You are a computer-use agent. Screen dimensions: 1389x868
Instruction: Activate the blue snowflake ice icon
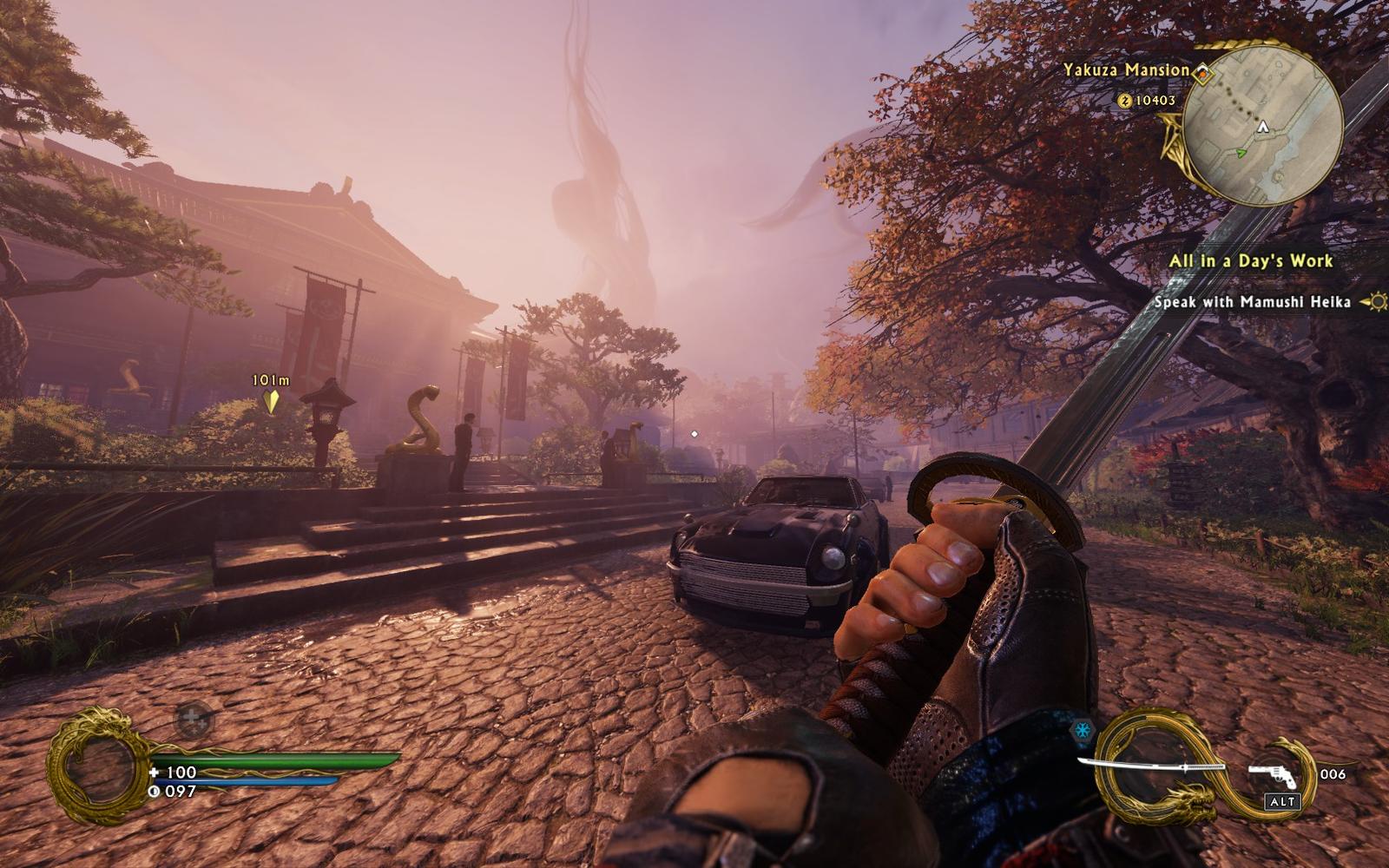click(x=1083, y=731)
